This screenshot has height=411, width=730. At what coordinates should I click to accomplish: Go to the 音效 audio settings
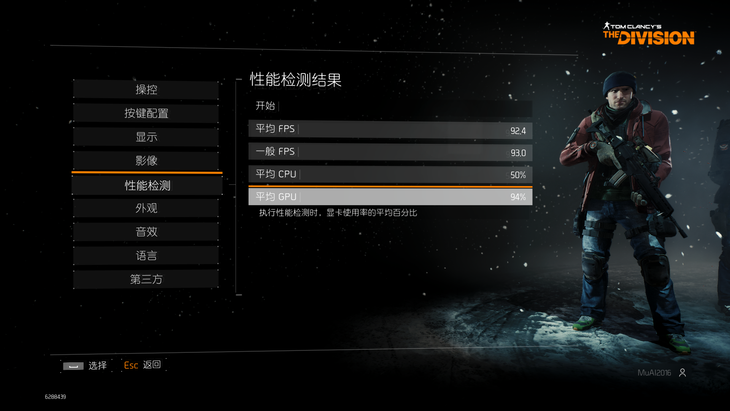pos(146,232)
